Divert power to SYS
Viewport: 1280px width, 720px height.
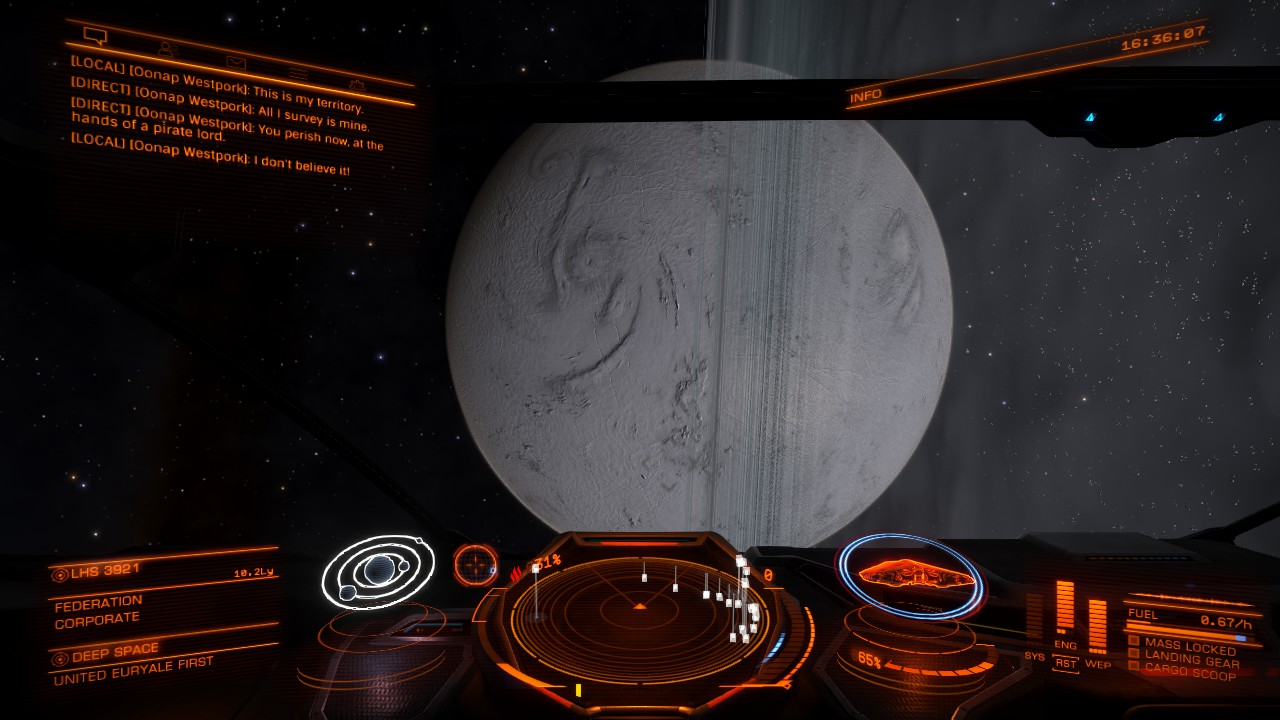pyautogui.click(x=1035, y=656)
